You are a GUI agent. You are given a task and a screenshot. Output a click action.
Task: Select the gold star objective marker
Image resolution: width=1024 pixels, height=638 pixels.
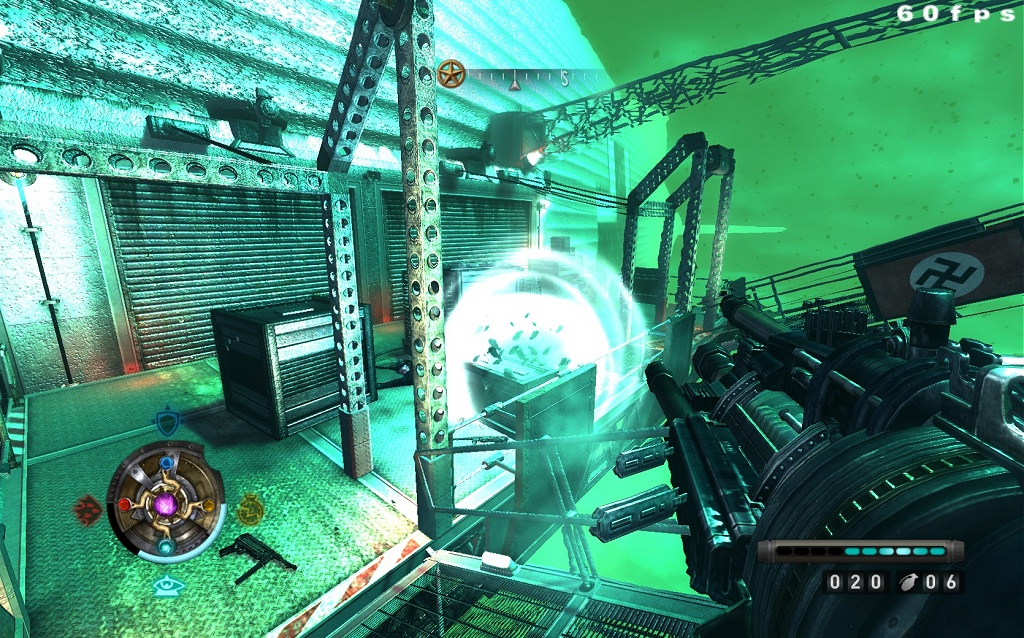451,73
